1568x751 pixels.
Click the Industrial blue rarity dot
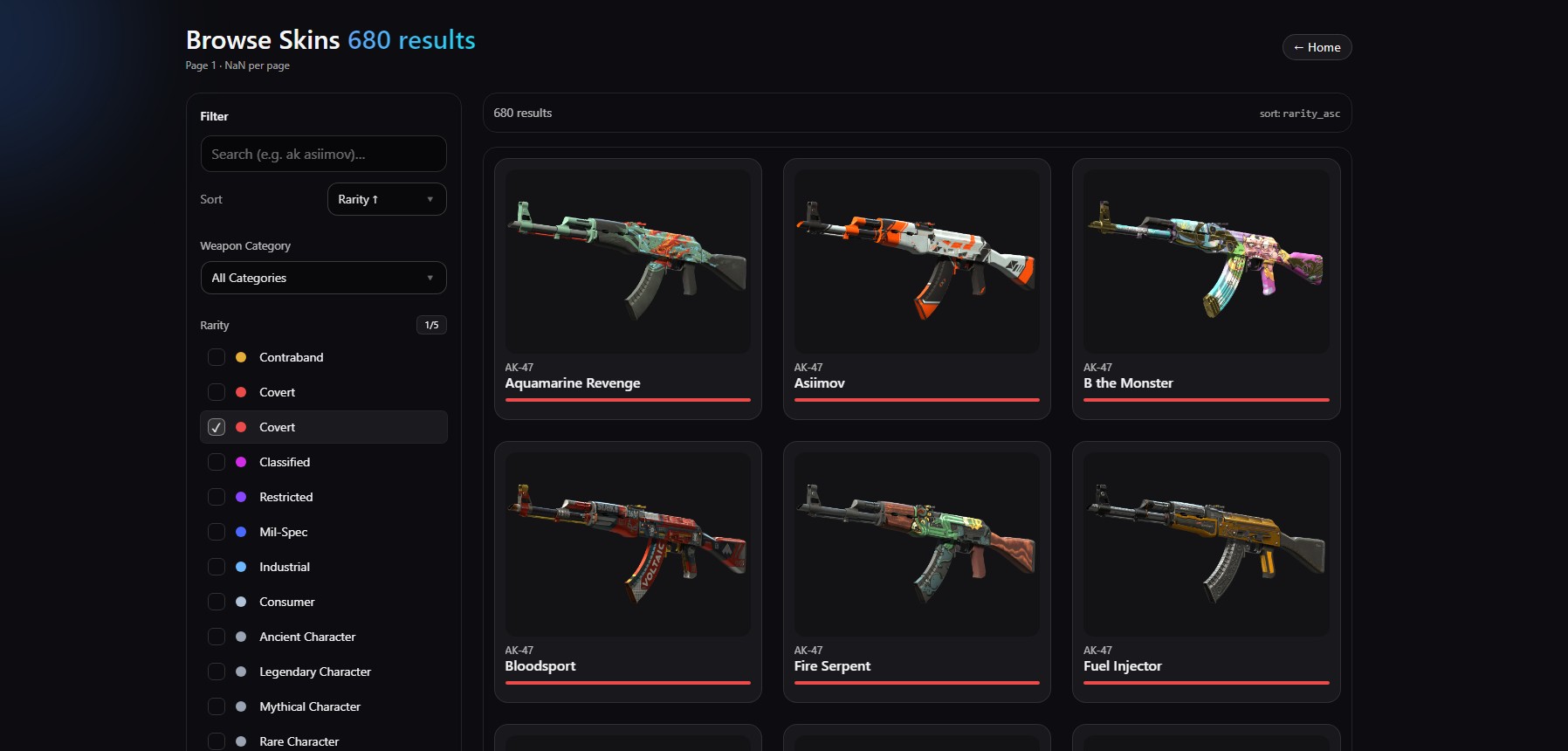coord(240,567)
